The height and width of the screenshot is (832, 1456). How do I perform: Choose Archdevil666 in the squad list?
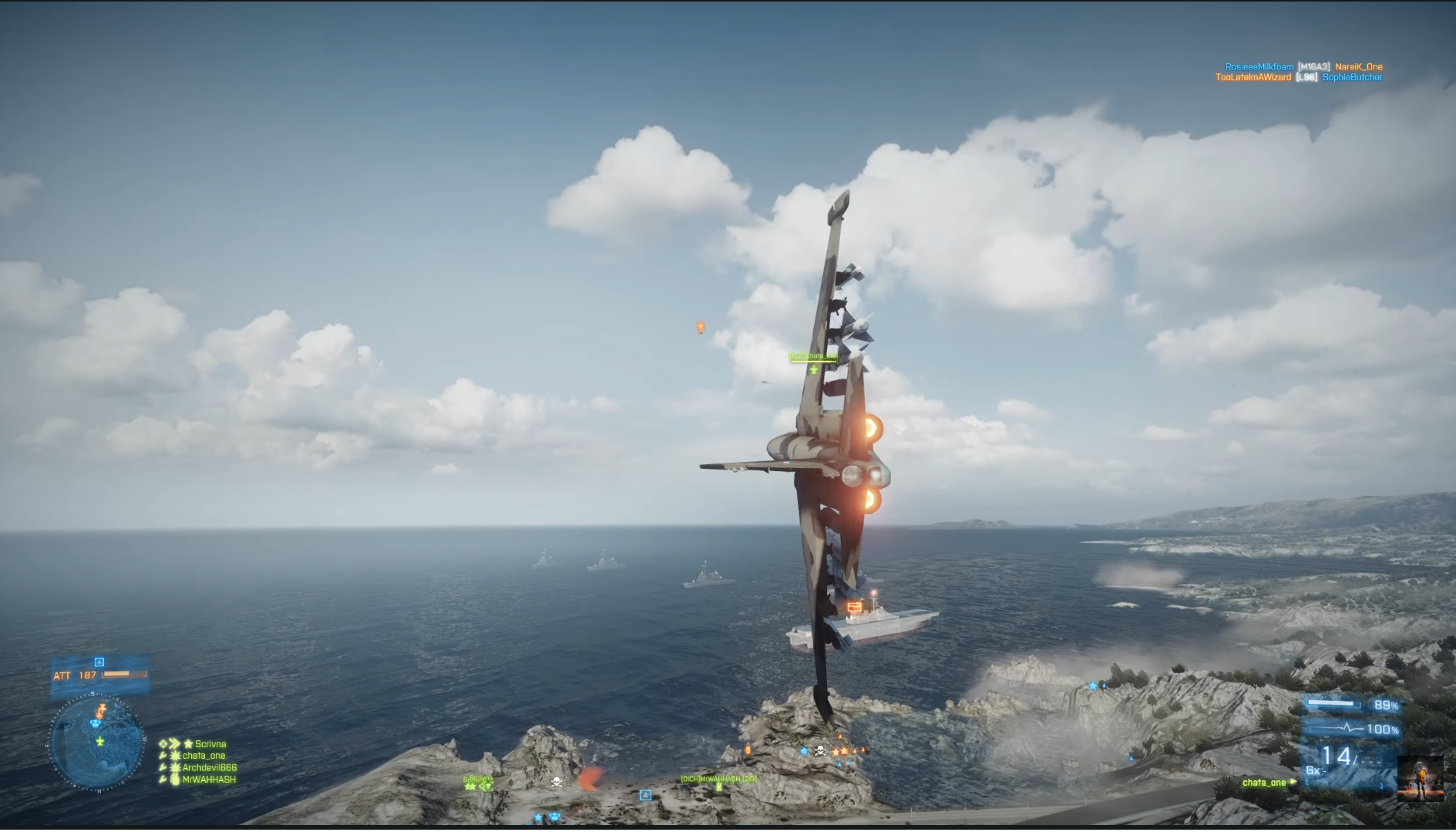(x=209, y=767)
